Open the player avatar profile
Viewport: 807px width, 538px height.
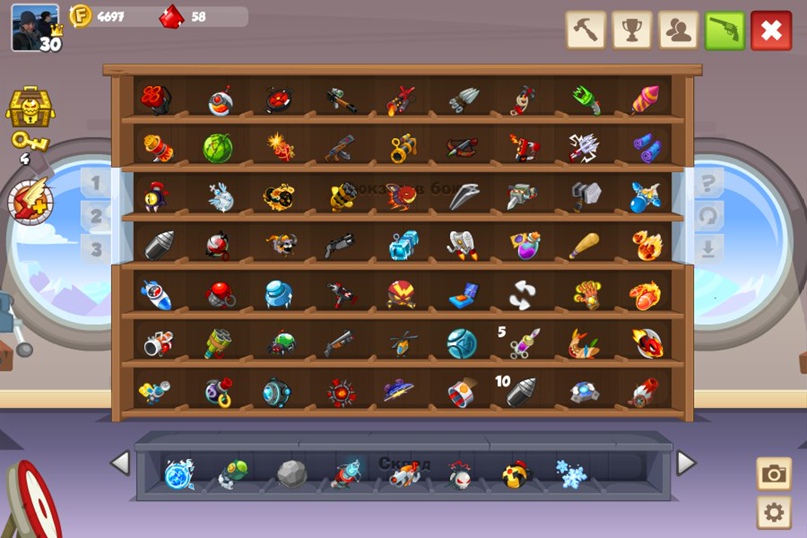(x=35, y=27)
